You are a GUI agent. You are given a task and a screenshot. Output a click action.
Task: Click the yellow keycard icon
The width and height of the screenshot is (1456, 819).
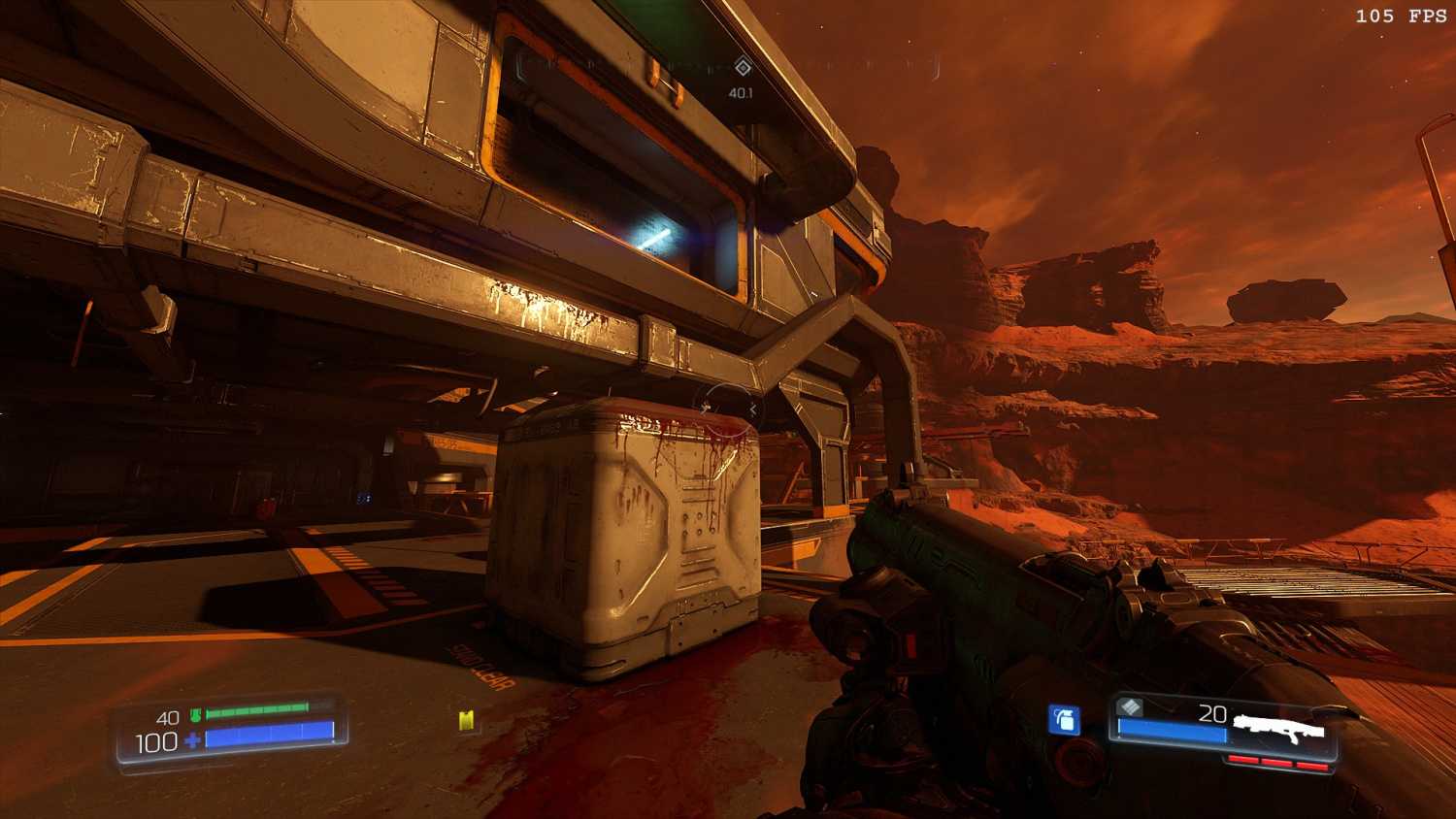[x=466, y=721]
